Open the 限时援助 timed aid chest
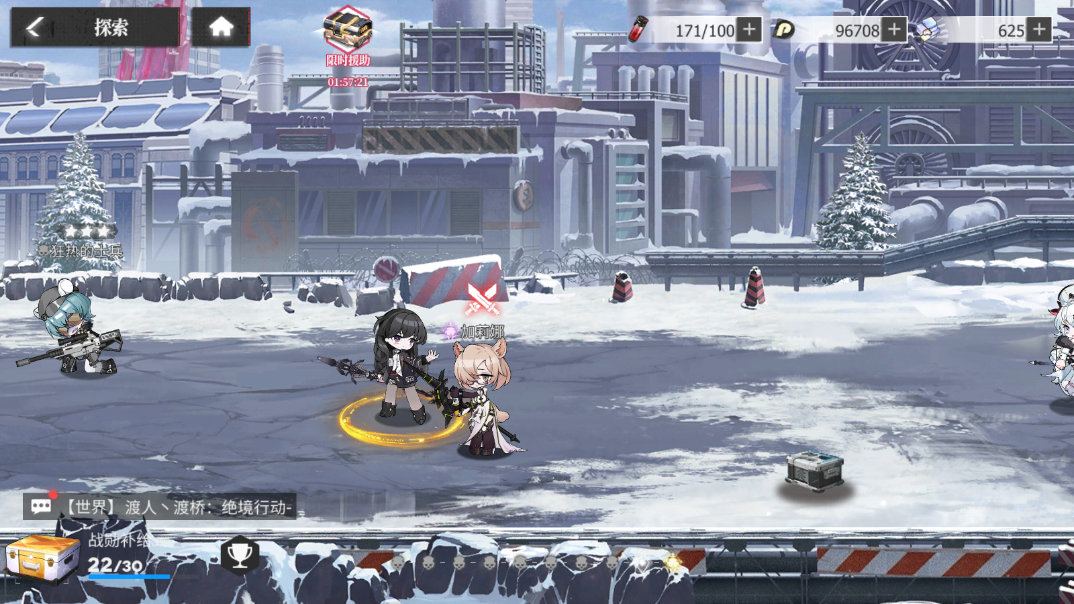This screenshot has width=1074, height=604. coord(347,32)
